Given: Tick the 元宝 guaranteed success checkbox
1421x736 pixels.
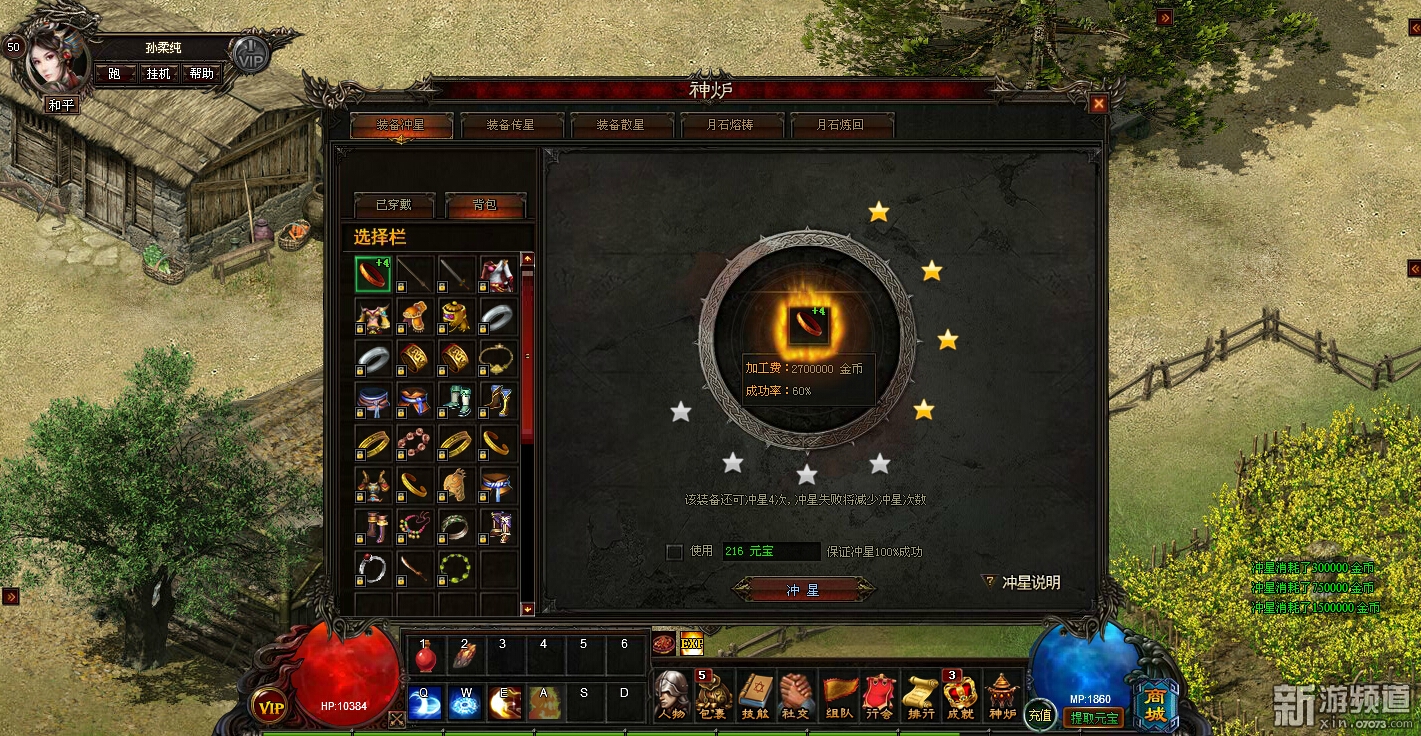Looking at the screenshot, I should click(675, 552).
